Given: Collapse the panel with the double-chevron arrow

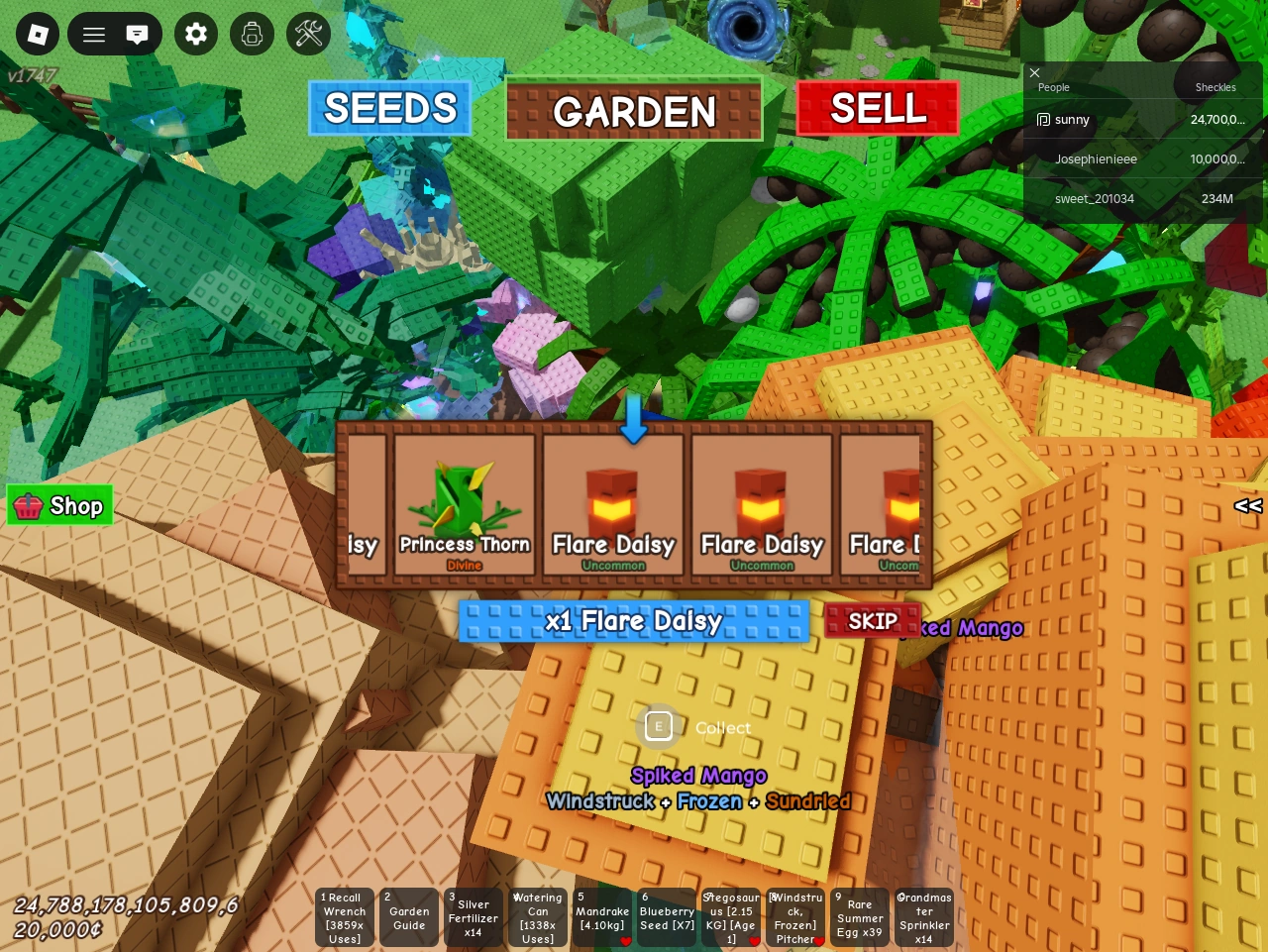Looking at the screenshot, I should pos(1247,505).
